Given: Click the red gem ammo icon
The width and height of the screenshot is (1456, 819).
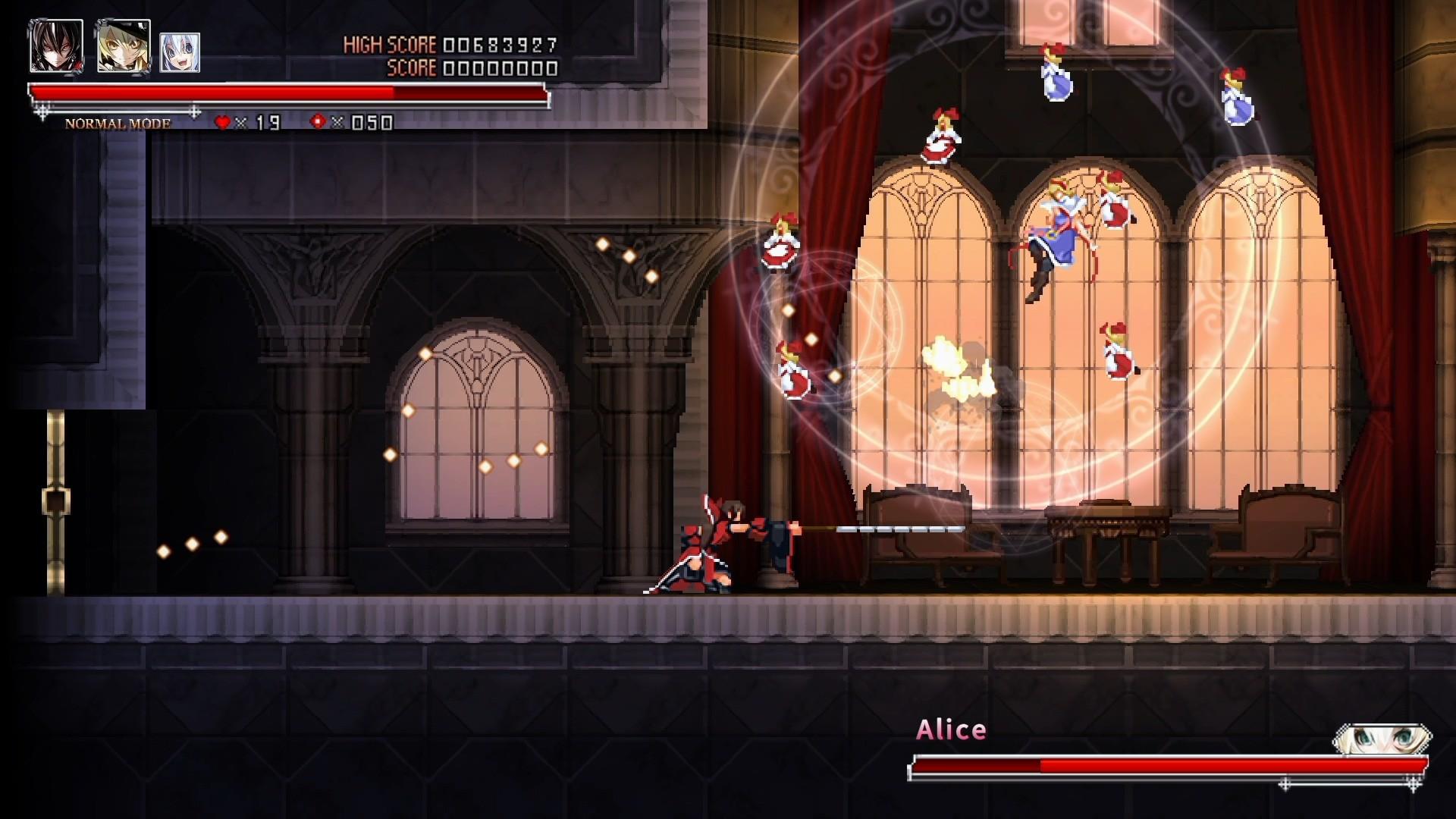Looking at the screenshot, I should [317, 119].
